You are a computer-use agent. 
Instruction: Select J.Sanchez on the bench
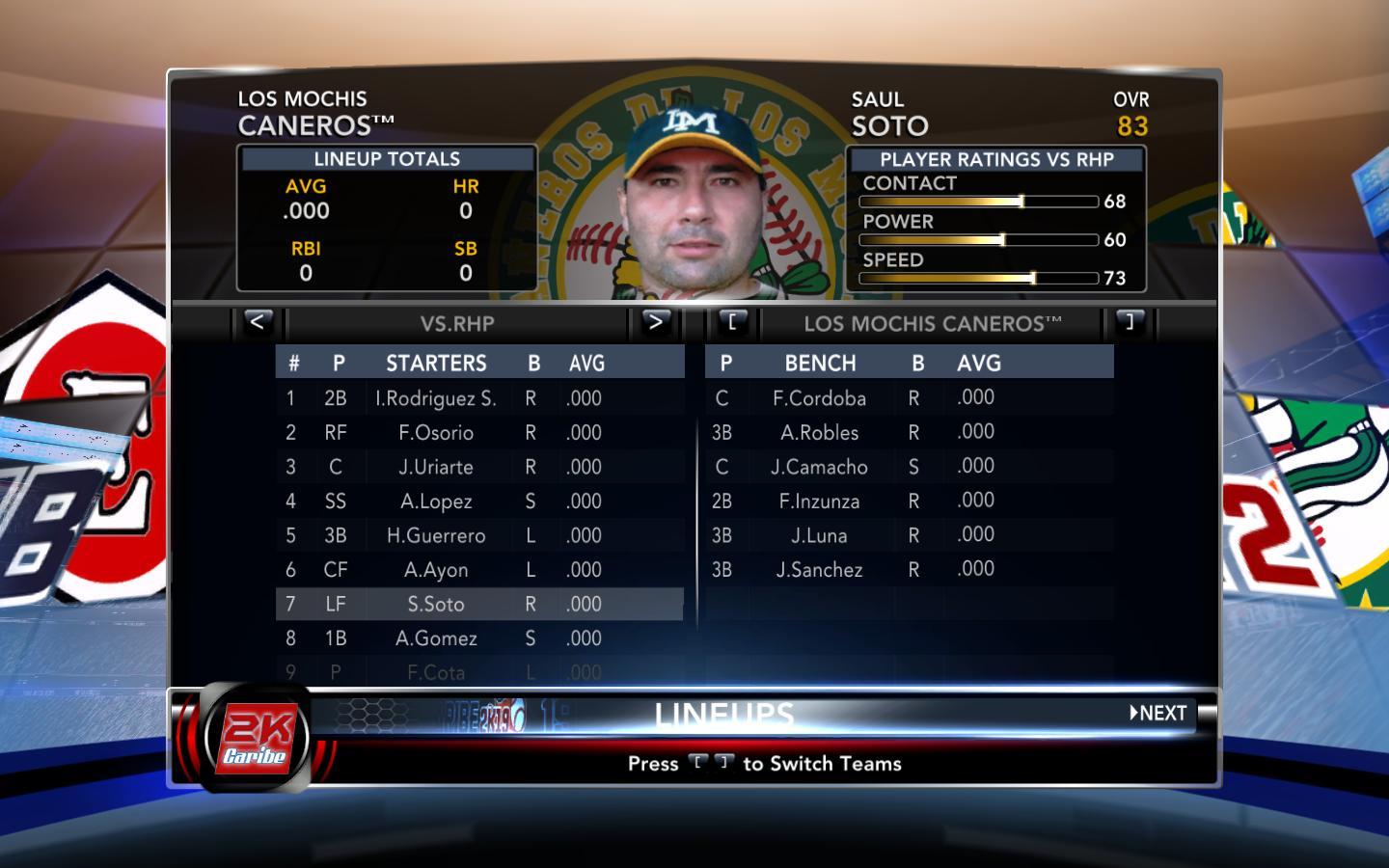819,570
